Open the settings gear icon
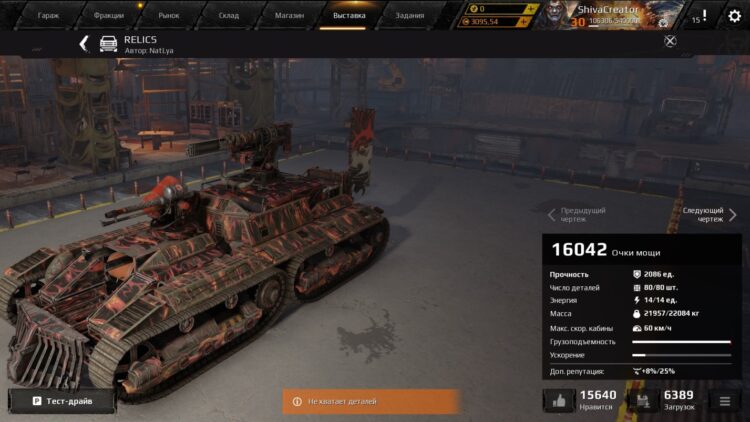This screenshot has width=750, height=422. (733, 15)
